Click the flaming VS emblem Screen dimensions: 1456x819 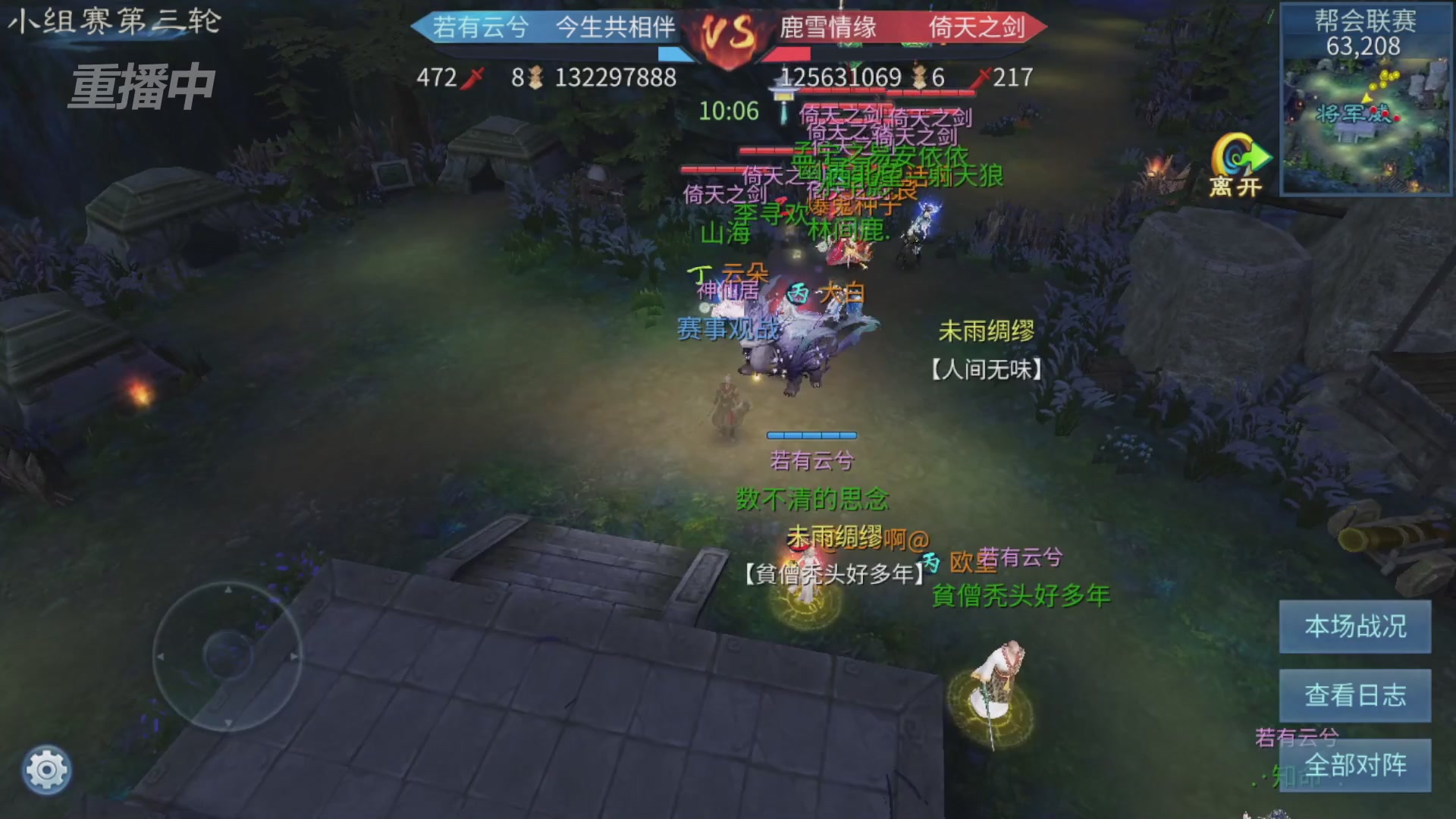[x=730, y=32]
